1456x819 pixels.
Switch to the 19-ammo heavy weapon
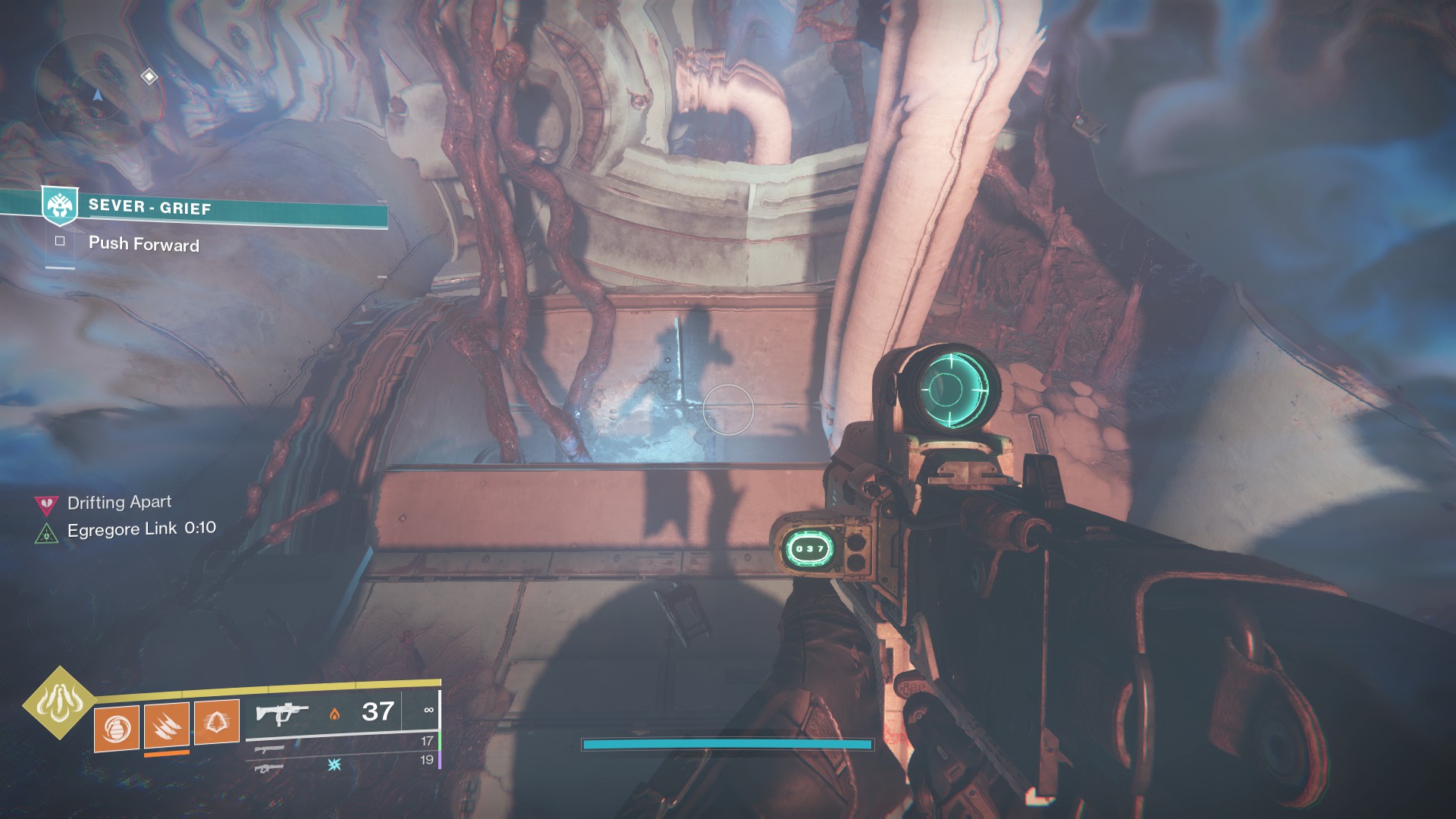click(269, 767)
